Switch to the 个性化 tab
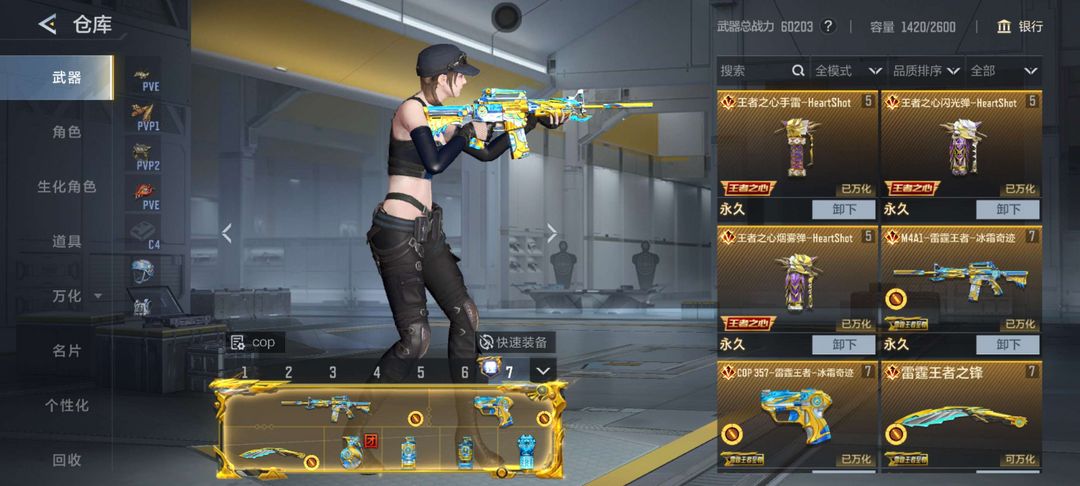This screenshot has width=1080, height=486. click(x=66, y=406)
